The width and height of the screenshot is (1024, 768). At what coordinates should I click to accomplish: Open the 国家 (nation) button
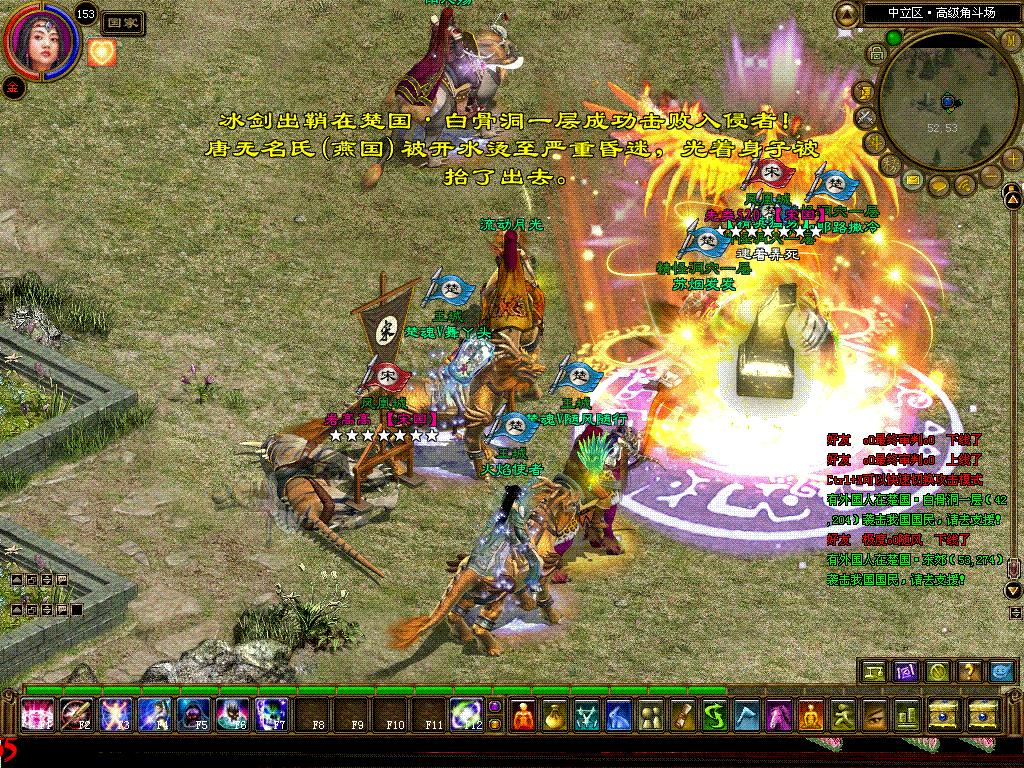[x=124, y=21]
